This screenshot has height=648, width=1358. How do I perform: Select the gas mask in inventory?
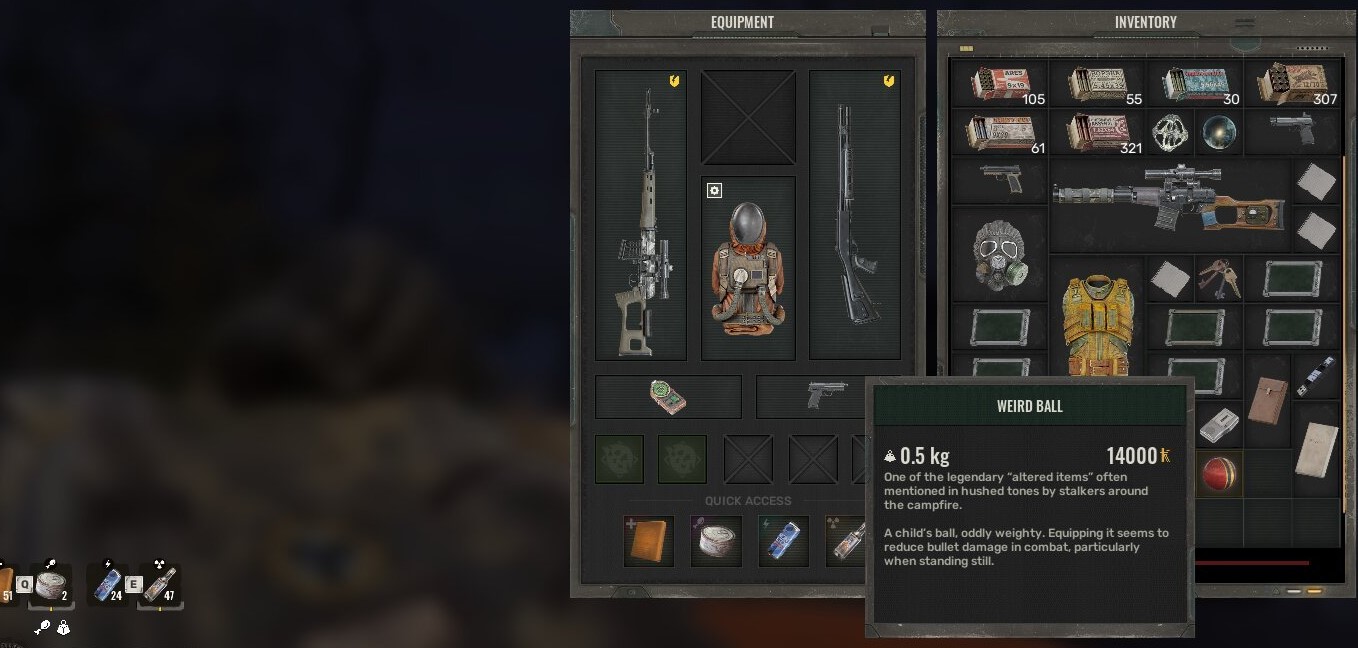[999, 253]
